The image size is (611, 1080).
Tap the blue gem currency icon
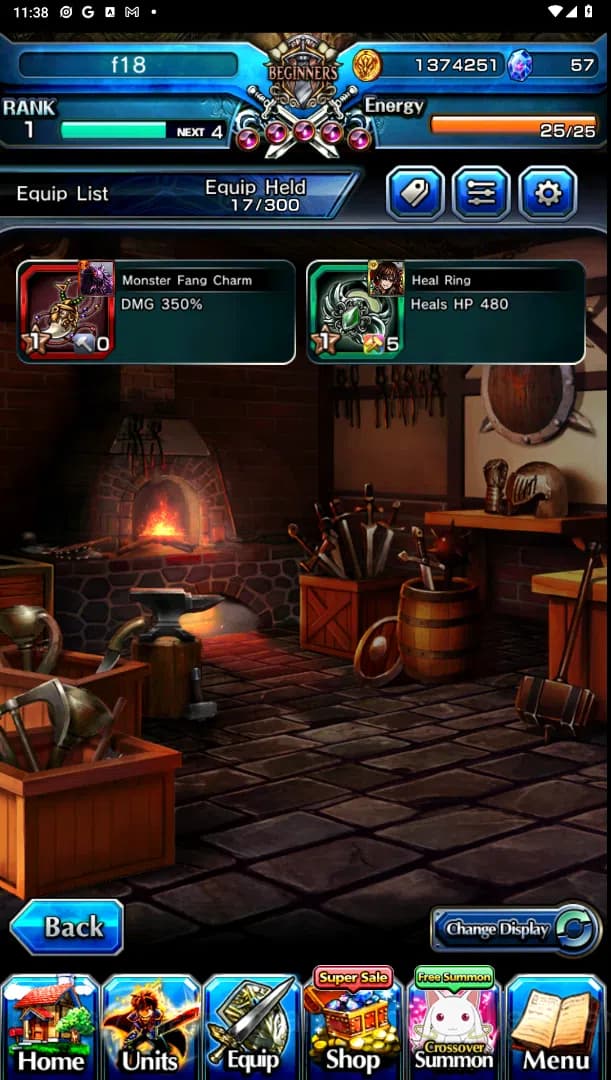pos(520,66)
